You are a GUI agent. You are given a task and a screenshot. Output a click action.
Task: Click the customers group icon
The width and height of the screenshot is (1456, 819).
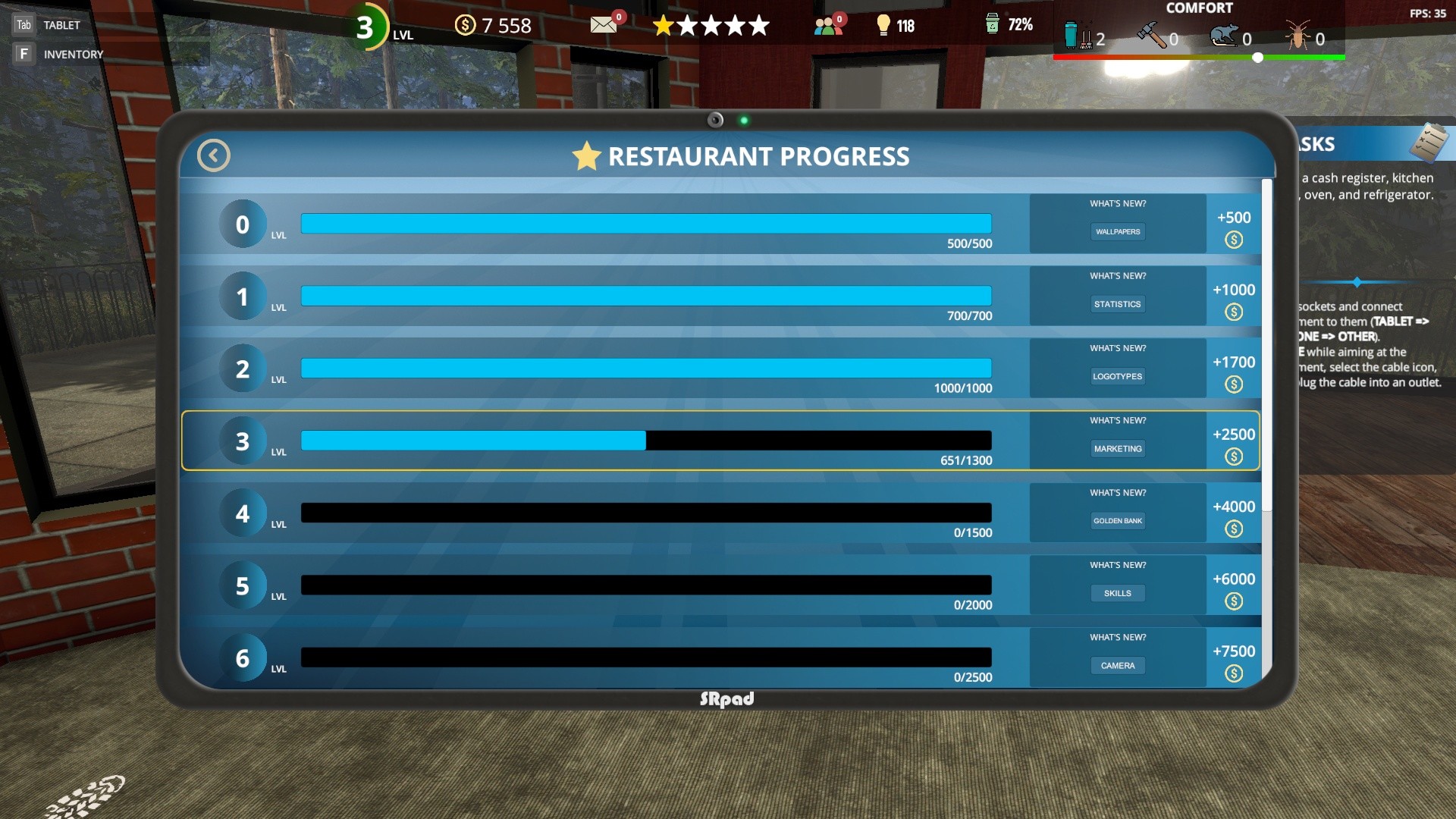[827, 24]
